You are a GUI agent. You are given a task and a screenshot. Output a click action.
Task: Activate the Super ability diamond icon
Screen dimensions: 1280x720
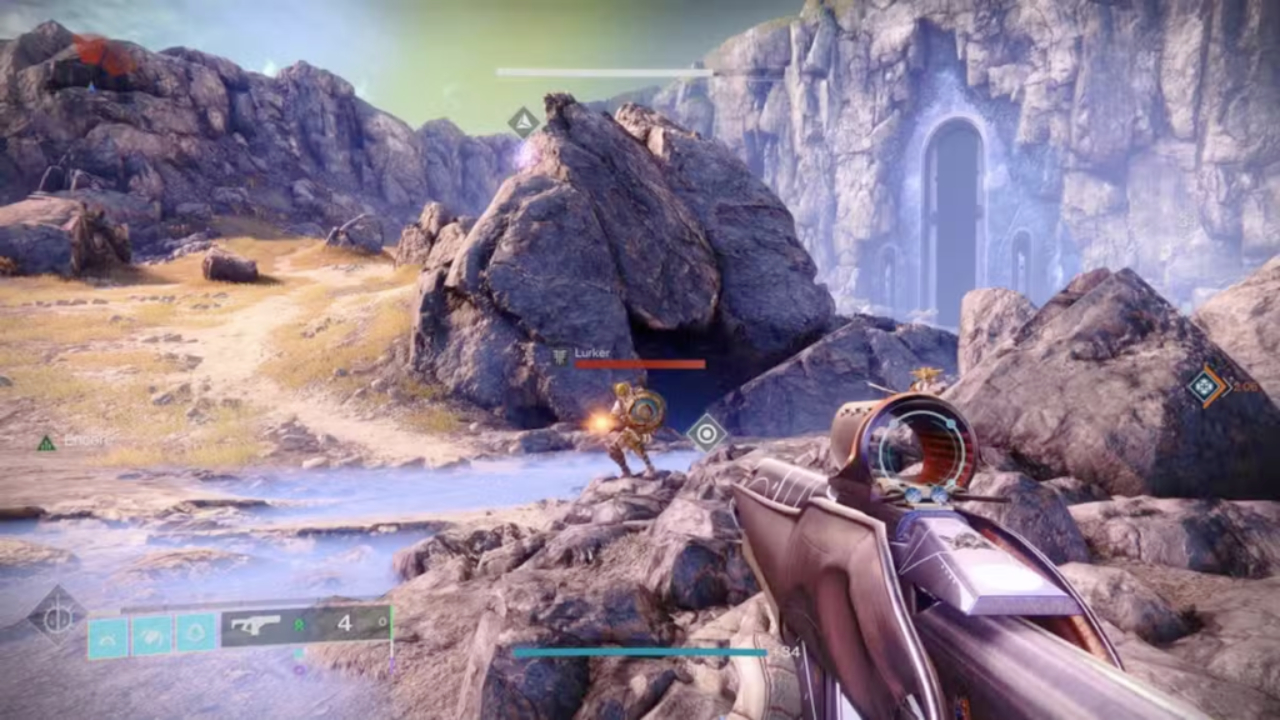pos(57,616)
